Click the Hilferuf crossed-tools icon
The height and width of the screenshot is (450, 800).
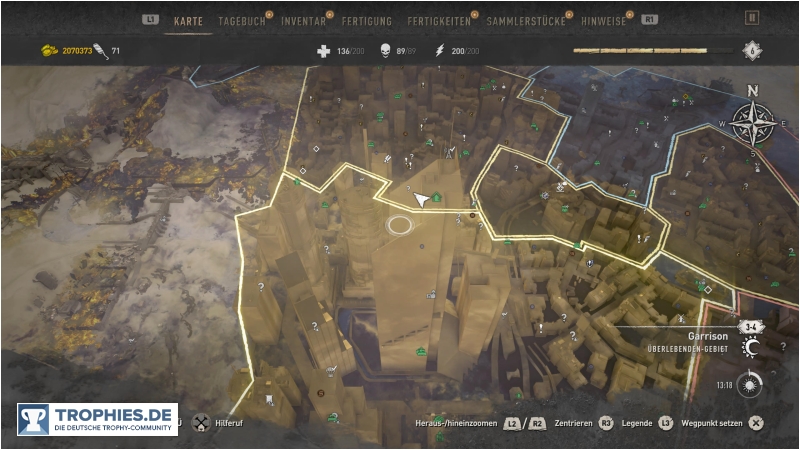(200, 422)
